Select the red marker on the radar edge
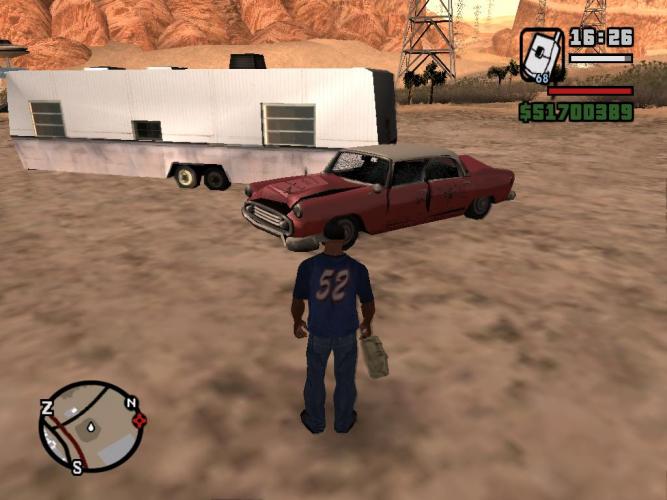 coord(139,420)
